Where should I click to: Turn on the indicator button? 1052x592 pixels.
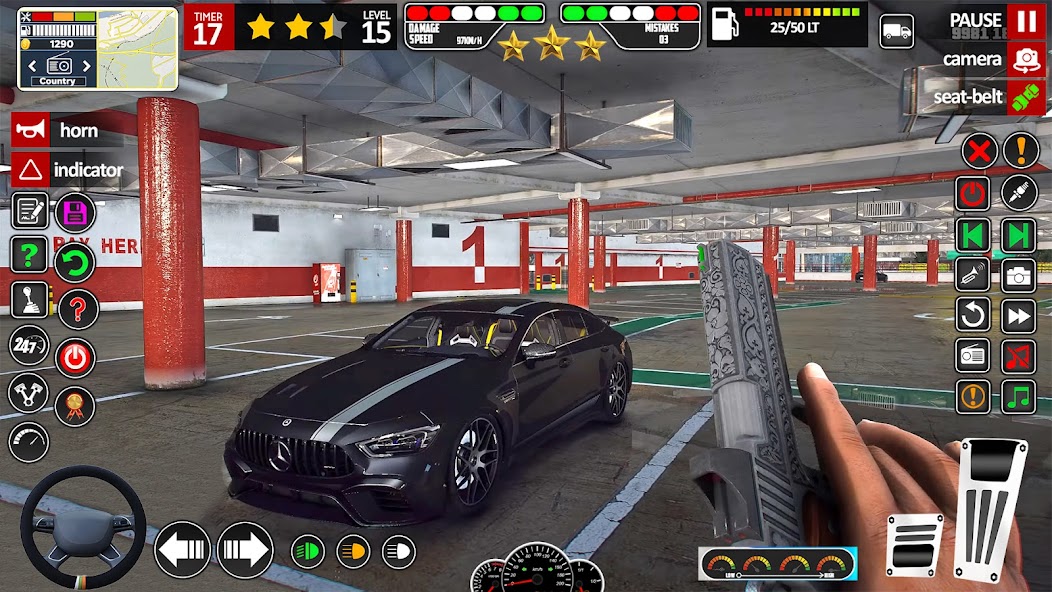(x=30, y=169)
